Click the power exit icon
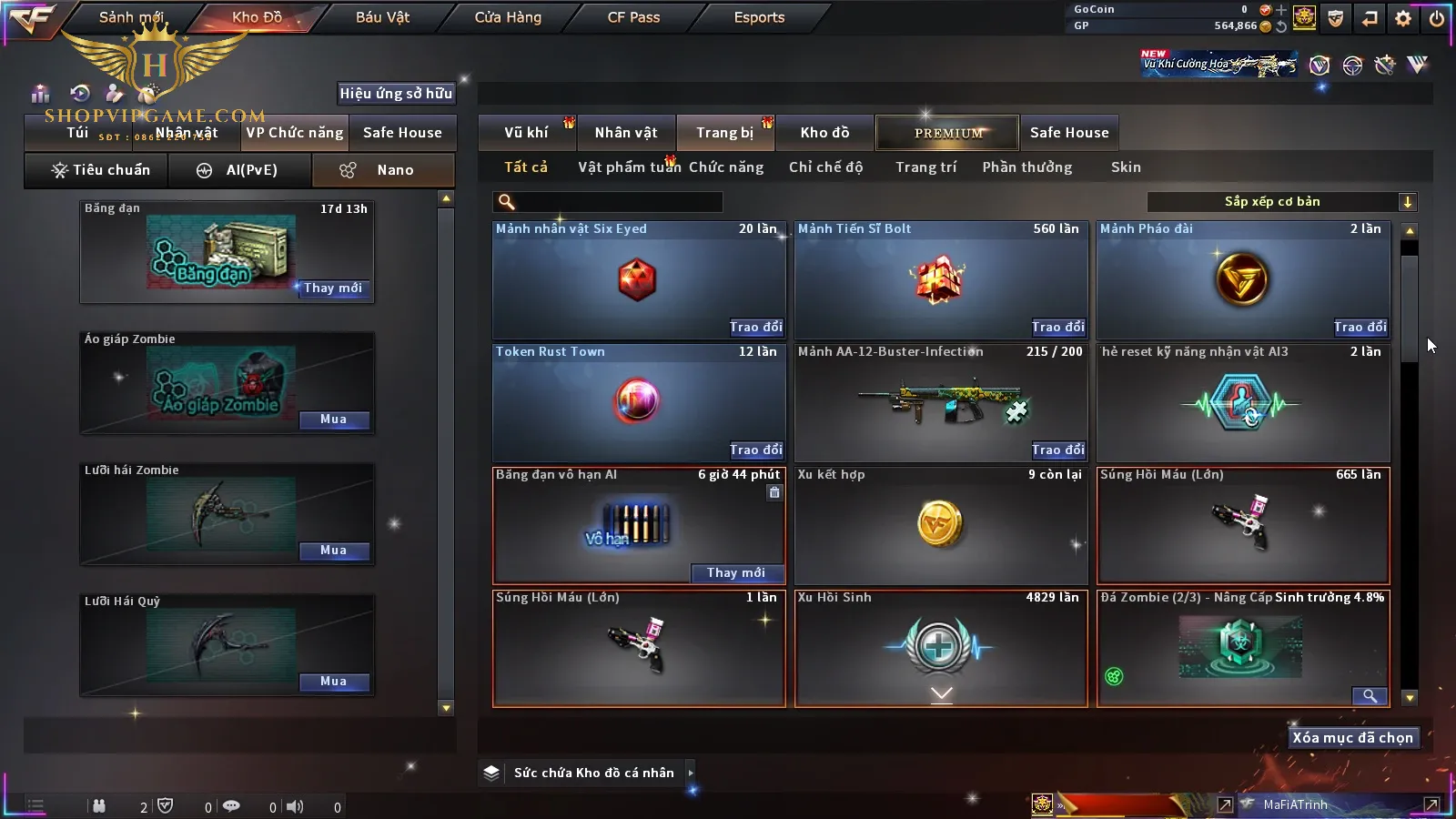1456x819 pixels. 1437,18
